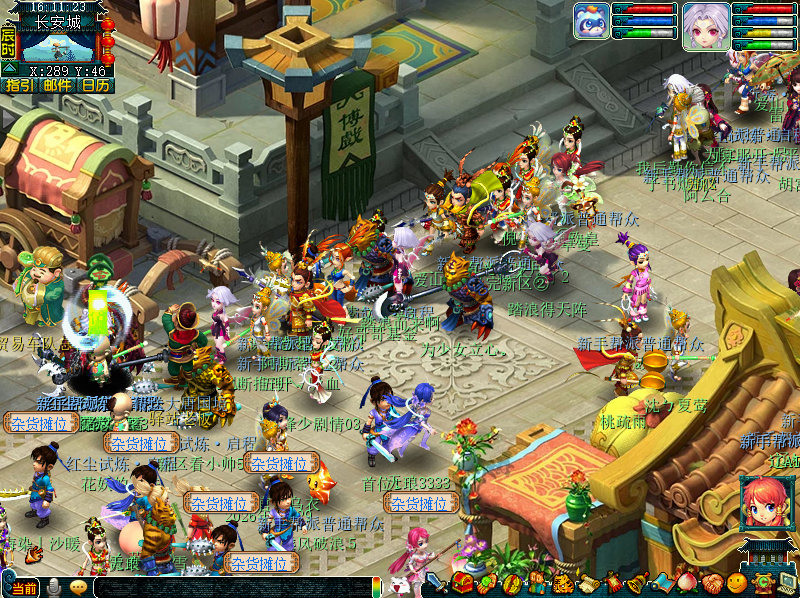Collapse the minimap with the arrow button
This screenshot has height=598, width=800.
8,69
